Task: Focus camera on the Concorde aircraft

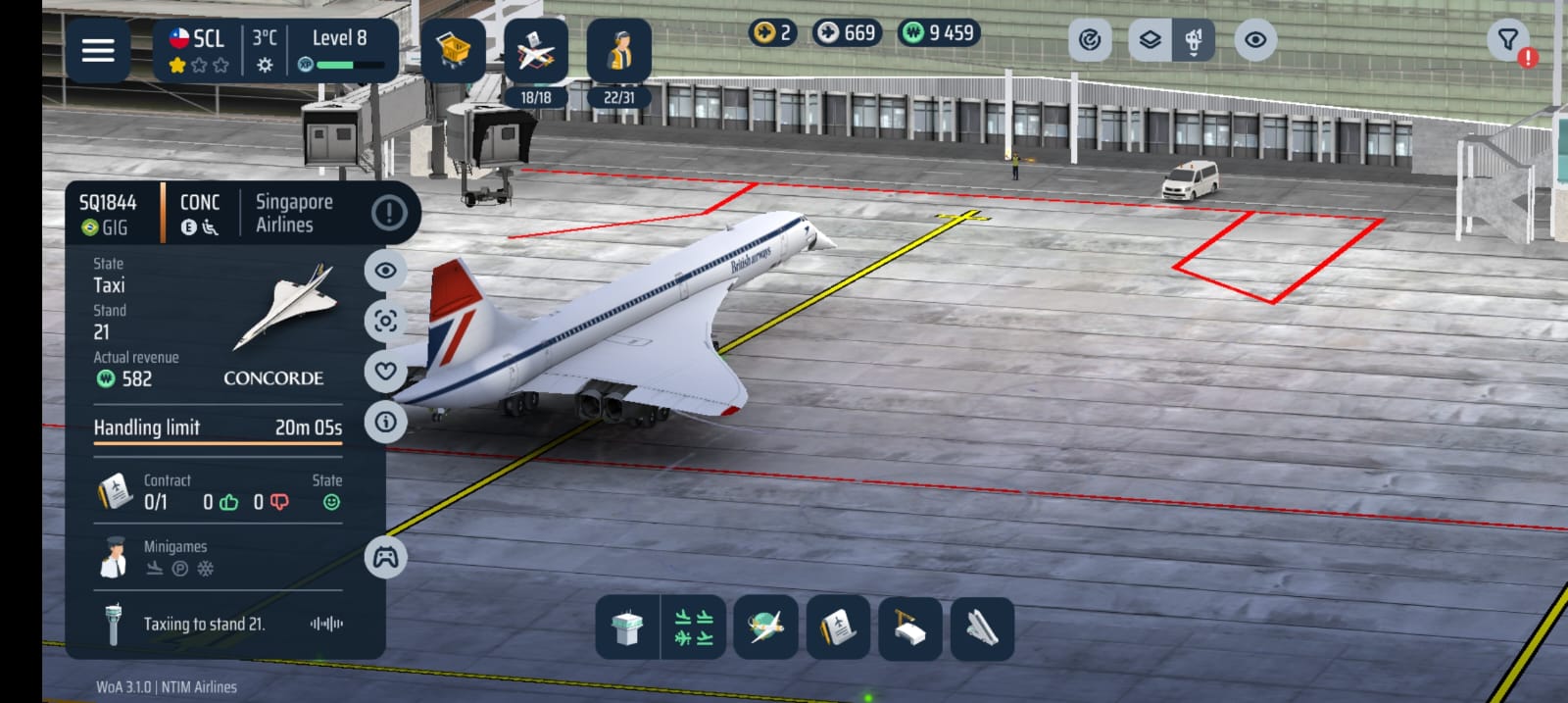Action: [x=385, y=321]
